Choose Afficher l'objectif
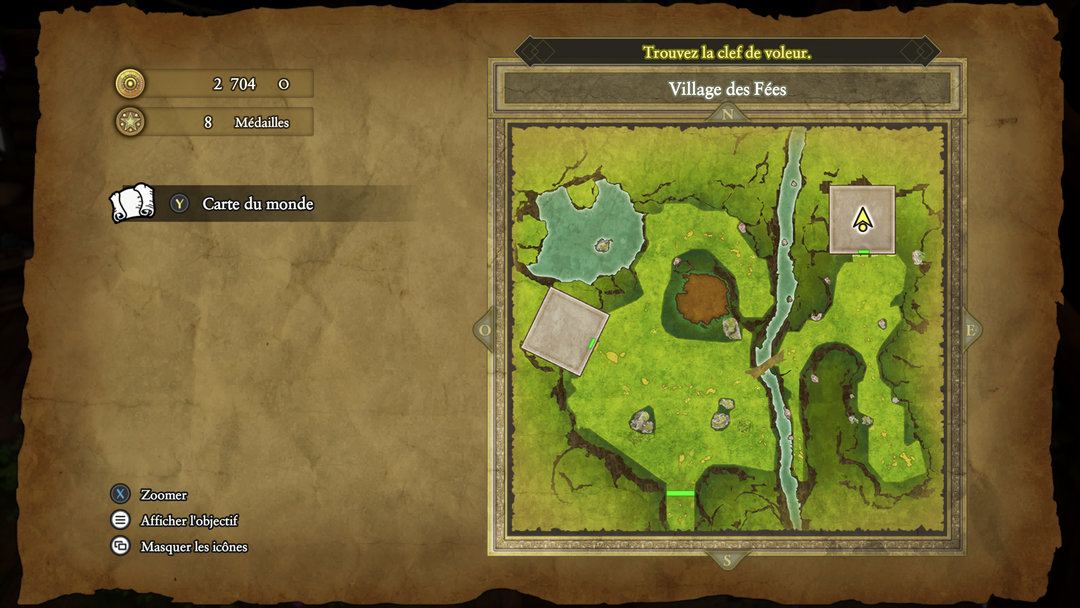This screenshot has width=1080, height=608. [x=189, y=521]
